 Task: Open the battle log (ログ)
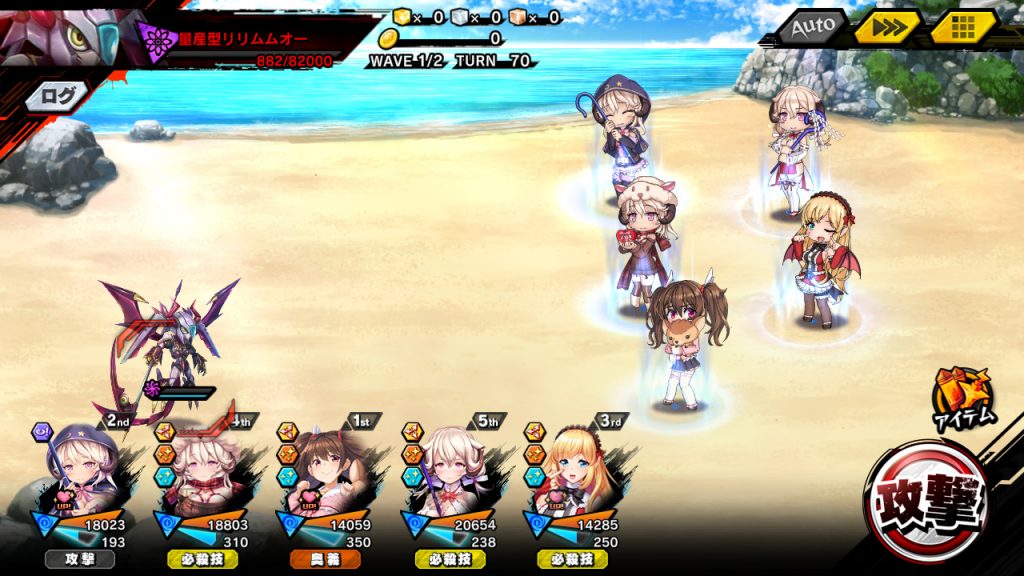tap(53, 97)
